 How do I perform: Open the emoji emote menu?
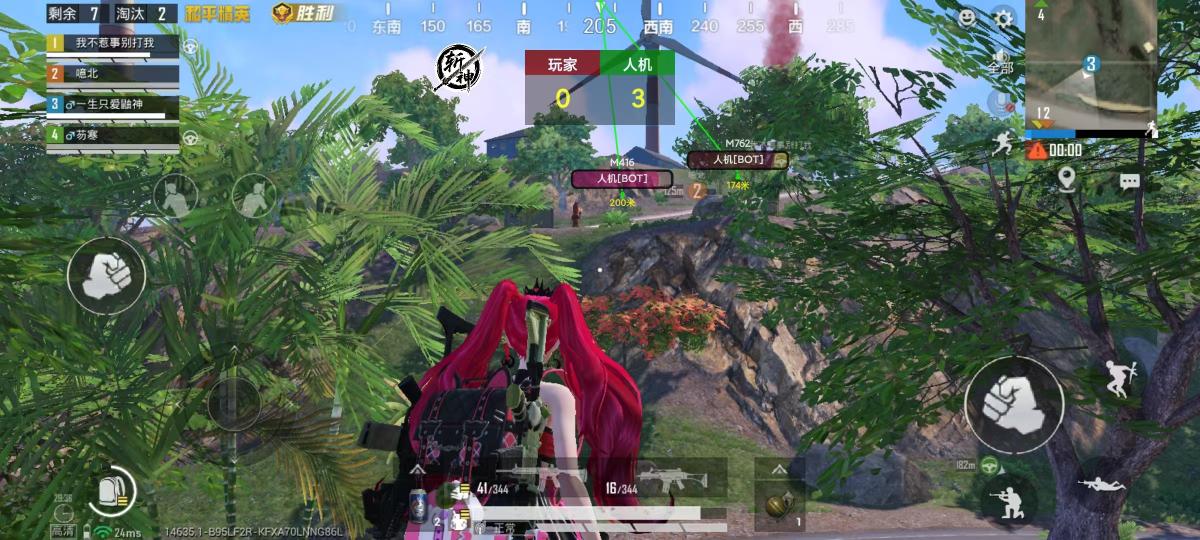(x=967, y=17)
